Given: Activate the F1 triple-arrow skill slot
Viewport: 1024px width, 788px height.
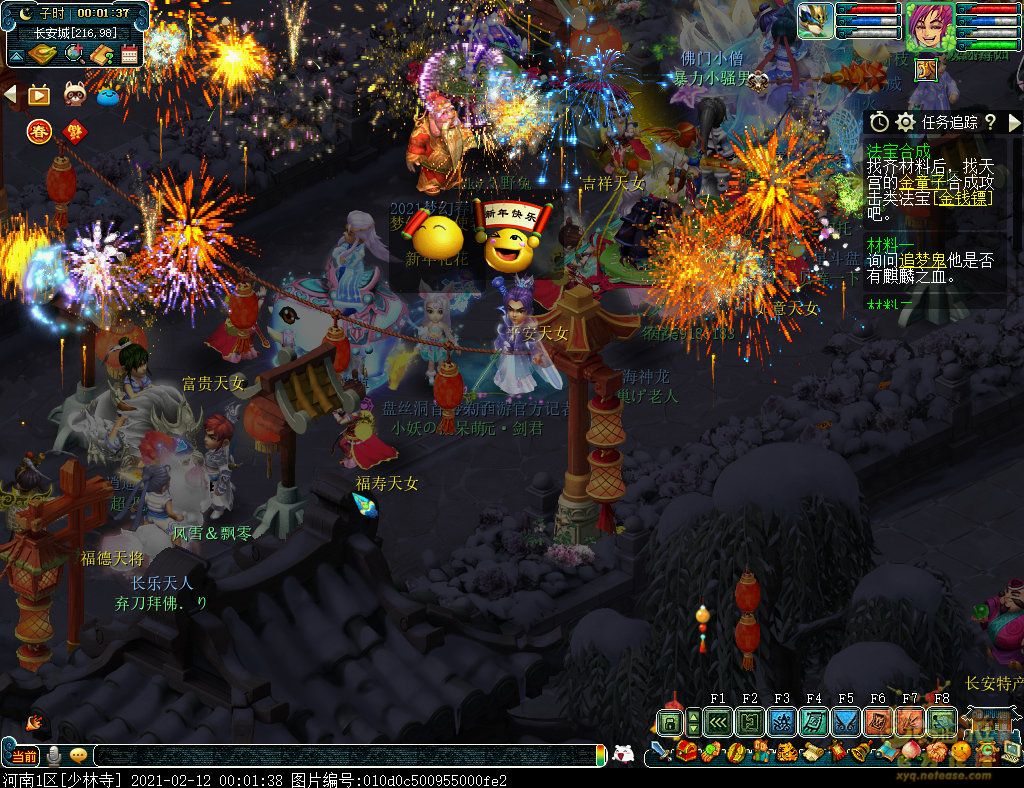Looking at the screenshot, I should (717, 722).
